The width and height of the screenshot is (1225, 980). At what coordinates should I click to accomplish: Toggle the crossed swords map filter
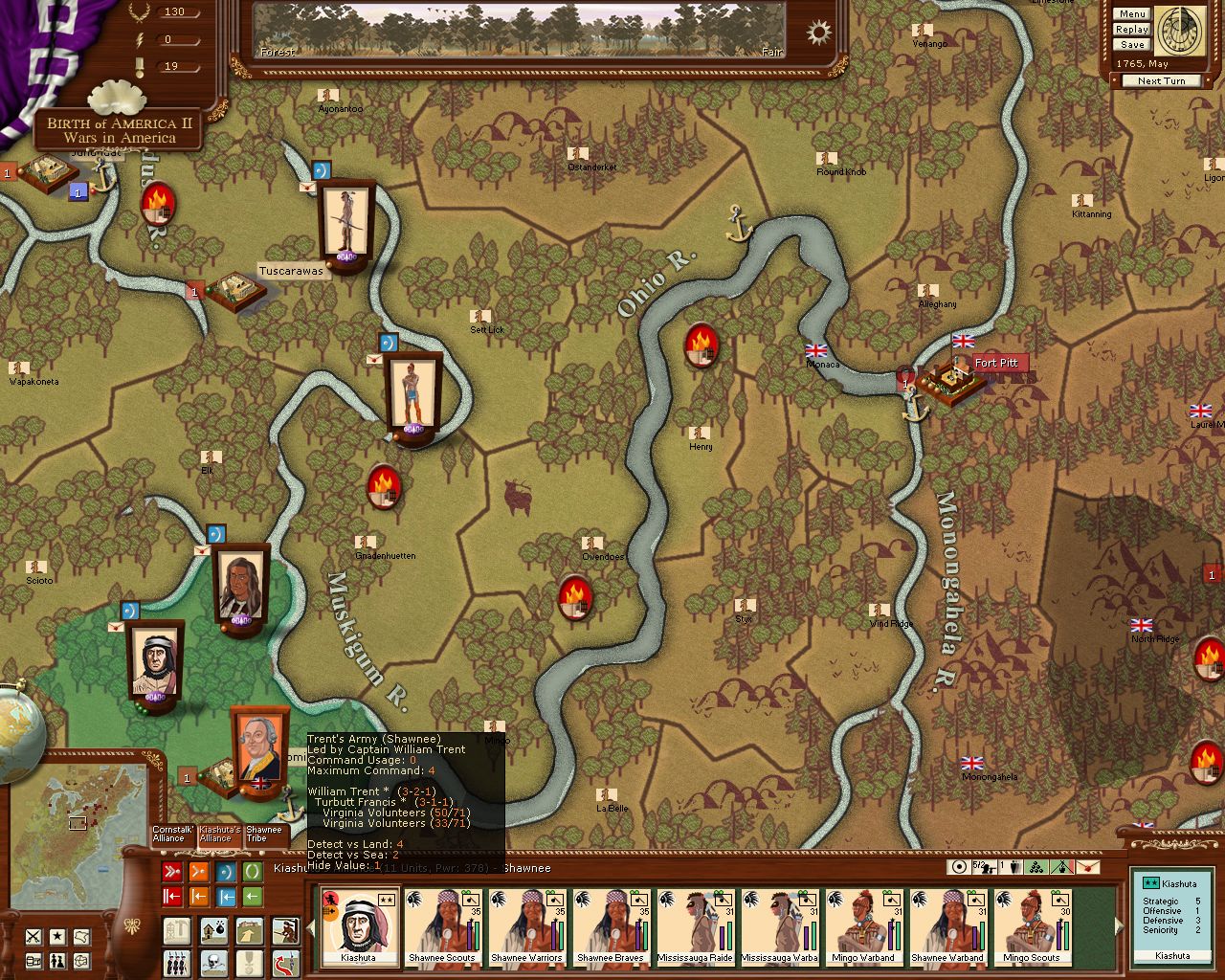click(33, 936)
